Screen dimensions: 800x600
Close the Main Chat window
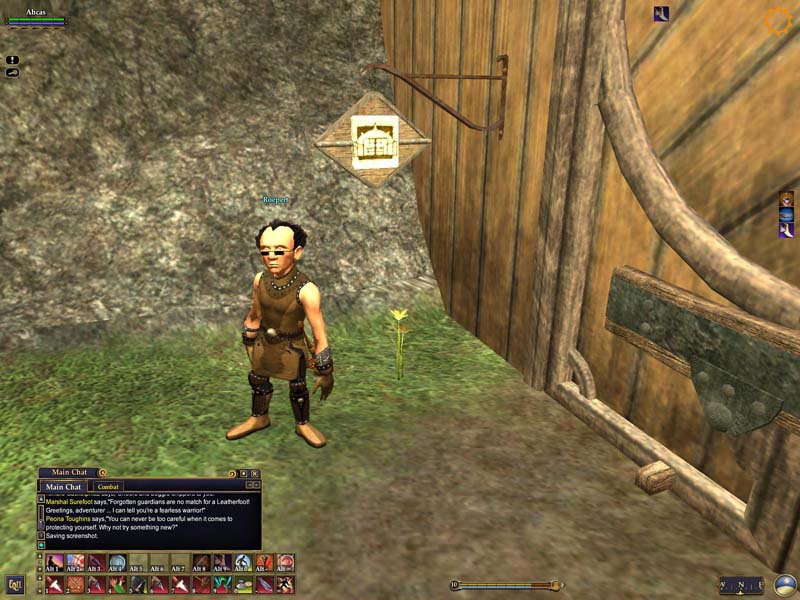pyautogui.click(x=255, y=473)
